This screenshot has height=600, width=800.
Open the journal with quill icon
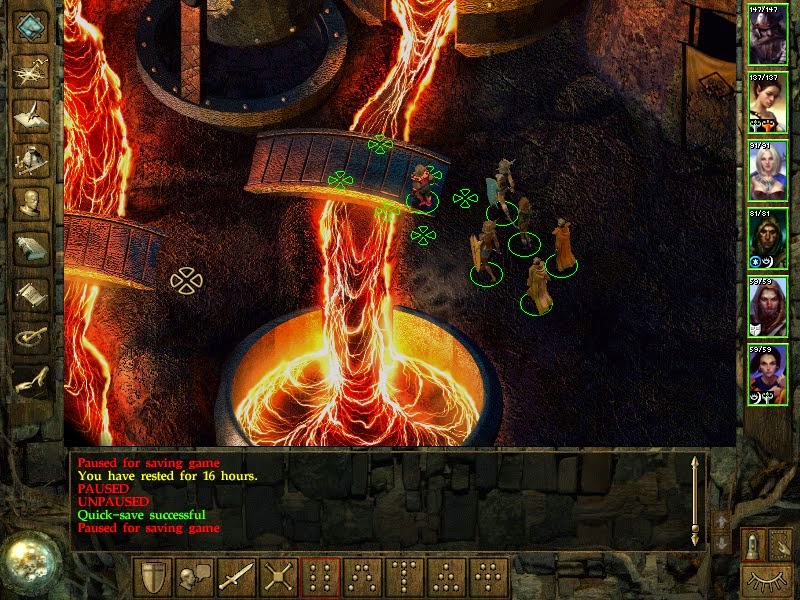pos(31,114)
